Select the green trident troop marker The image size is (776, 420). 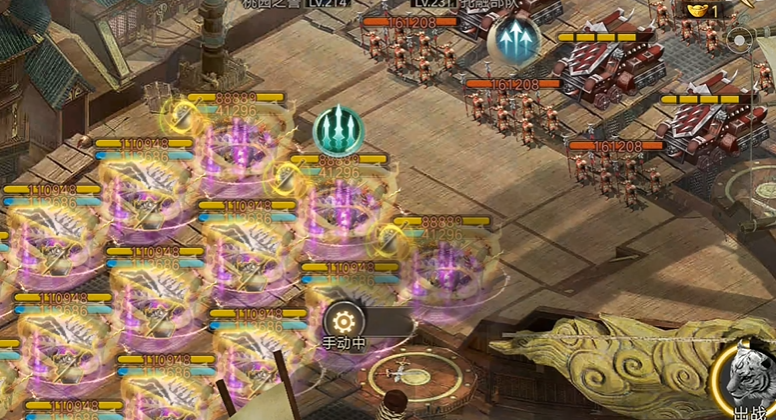click(x=338, y=130)
